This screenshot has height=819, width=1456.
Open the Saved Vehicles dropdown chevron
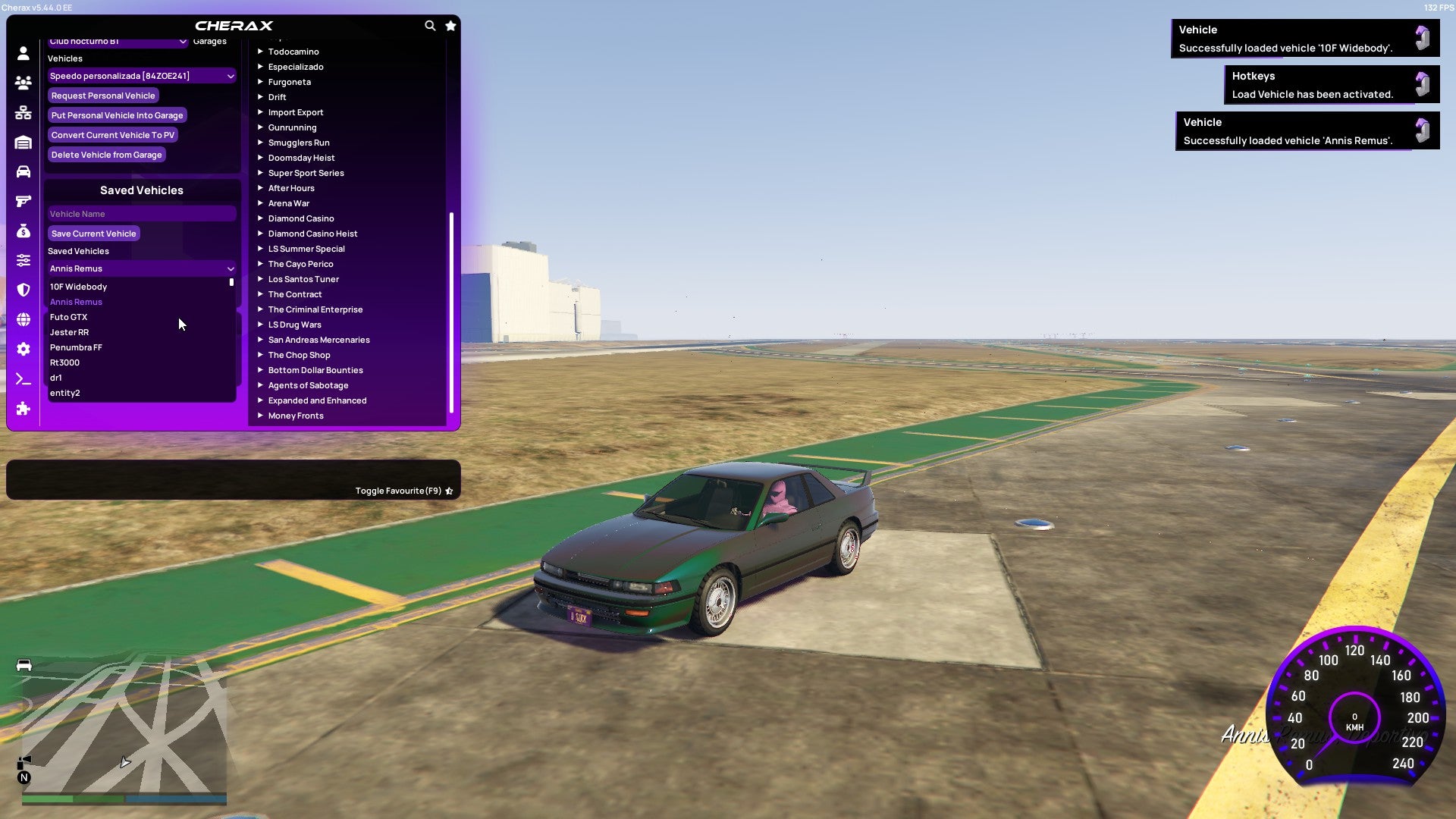pos(231,268)
